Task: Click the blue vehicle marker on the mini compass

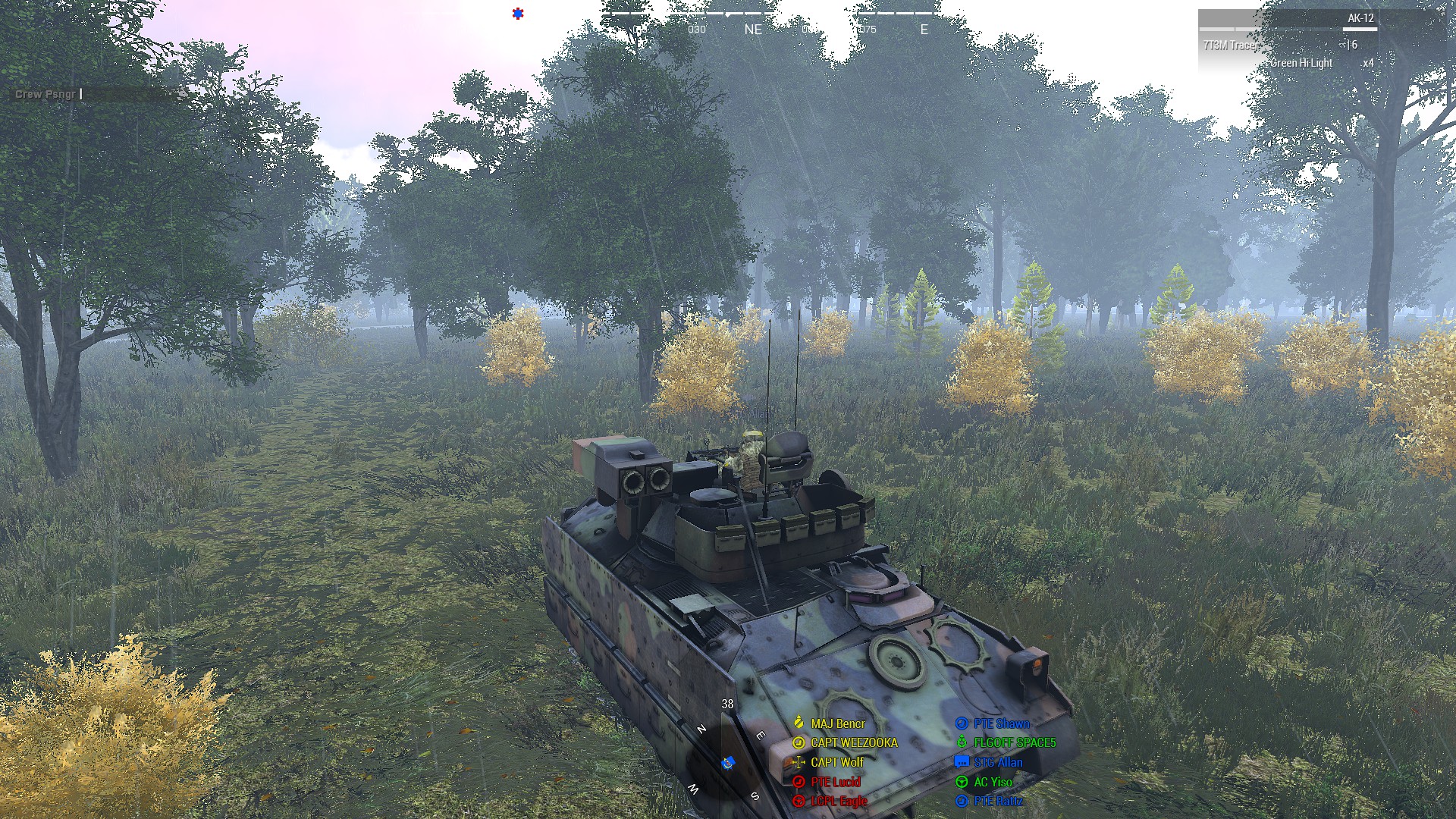Action: [x=728, y=764]
